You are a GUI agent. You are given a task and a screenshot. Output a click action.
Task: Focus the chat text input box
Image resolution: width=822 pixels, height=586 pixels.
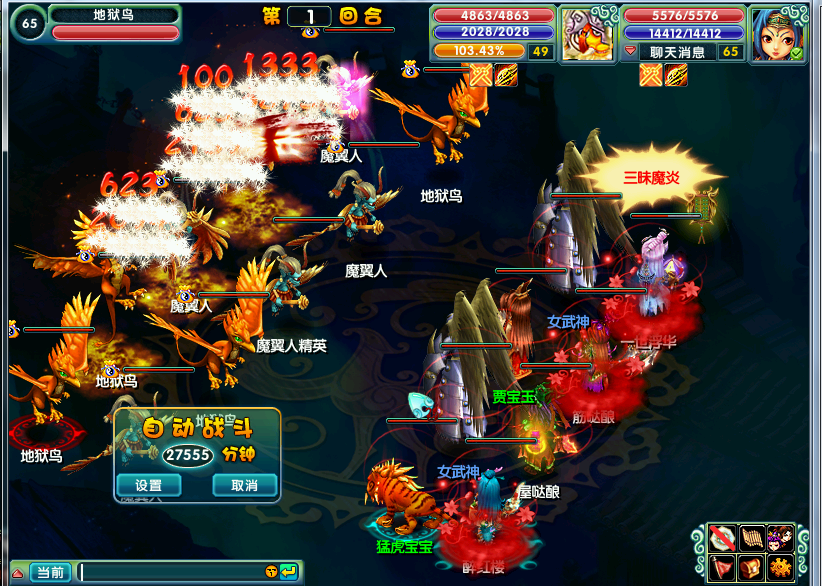click(170, 572)
